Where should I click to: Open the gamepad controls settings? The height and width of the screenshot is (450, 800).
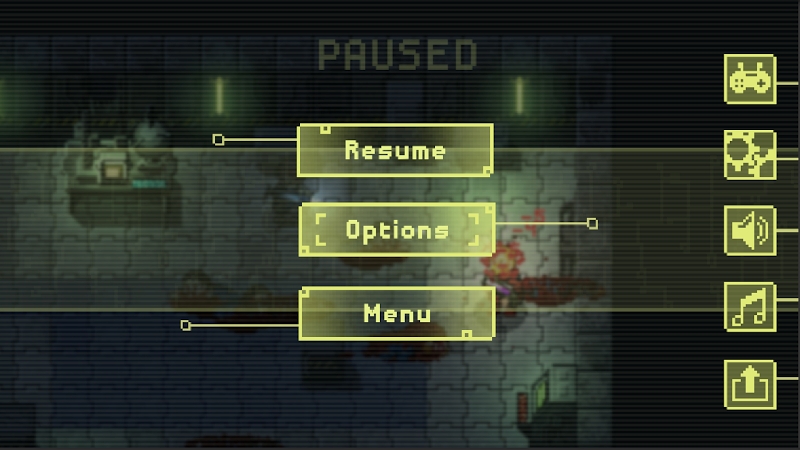pyautogui.click(x=749, y=79)
